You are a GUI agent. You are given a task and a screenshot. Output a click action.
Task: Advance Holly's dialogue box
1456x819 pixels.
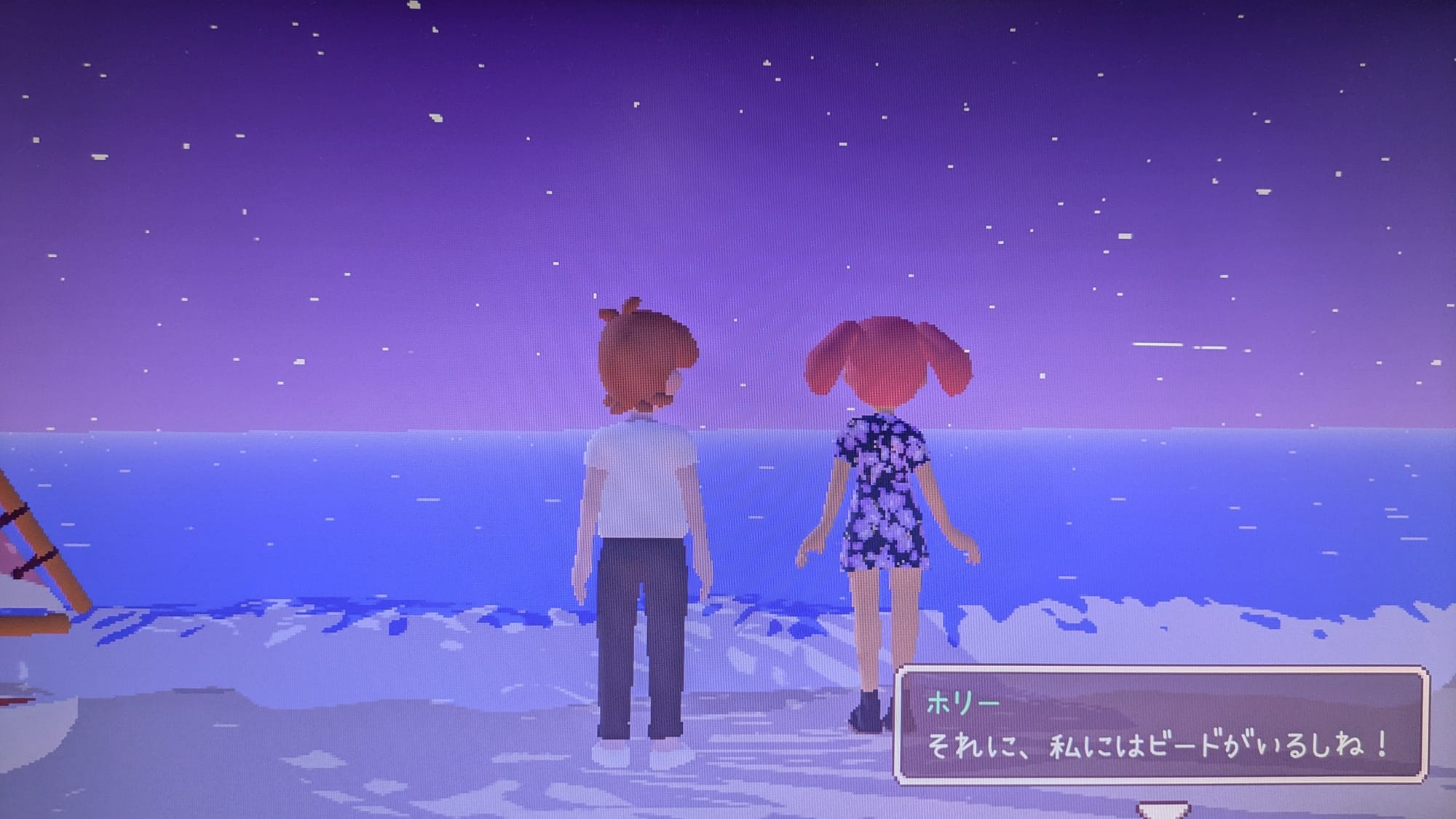[x=1160, y=725]
